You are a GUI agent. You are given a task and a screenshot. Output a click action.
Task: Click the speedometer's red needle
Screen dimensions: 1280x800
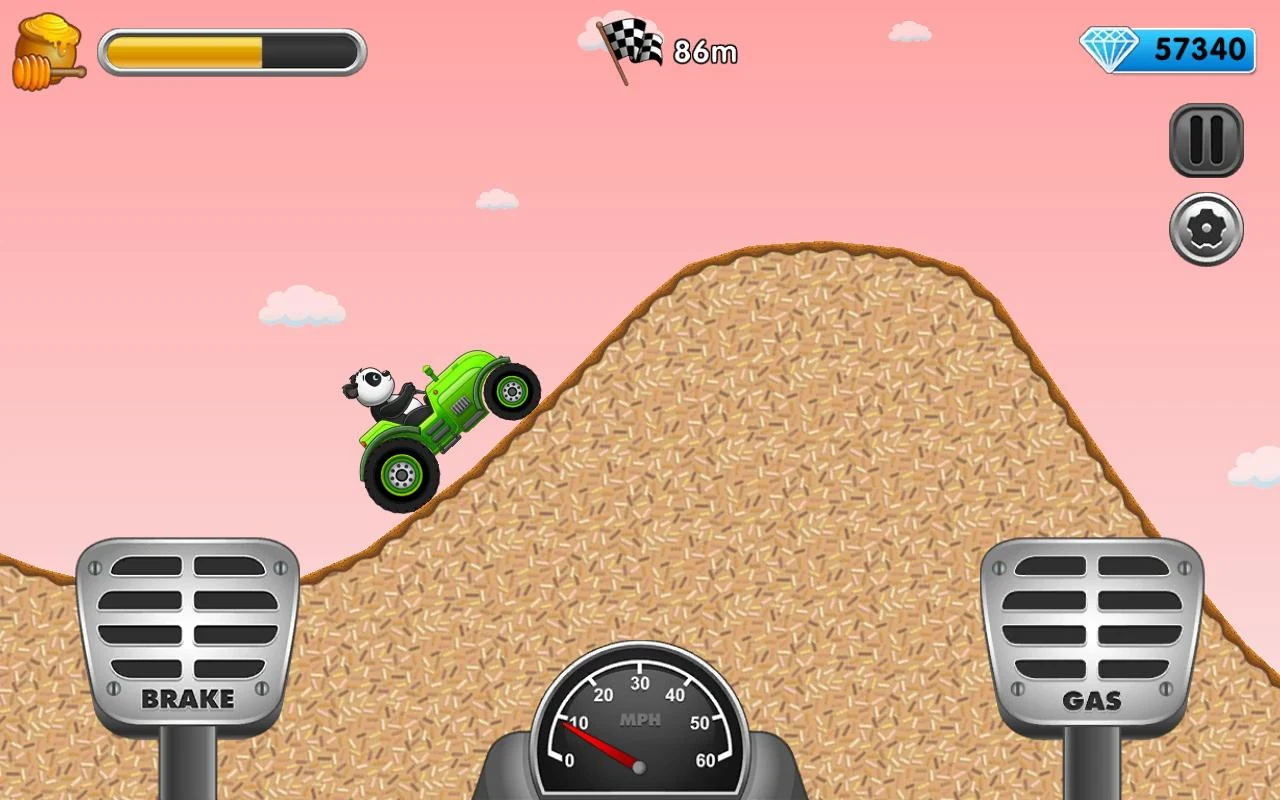point(600,745)
